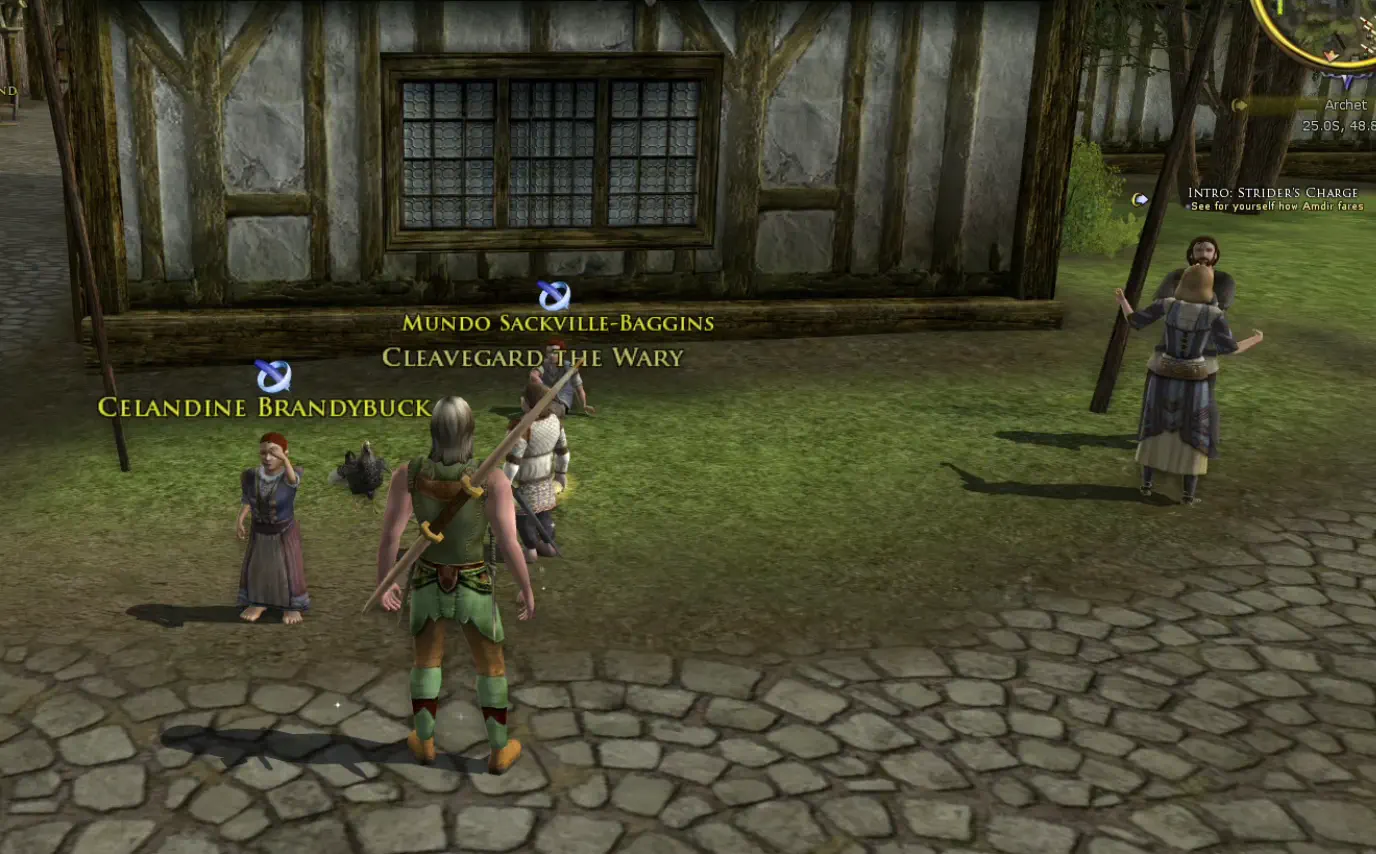Open quest 'Intro: Strider's Charge' from tracker
This screenshot has height=854, width=1376.
[x=1273, y=191]
